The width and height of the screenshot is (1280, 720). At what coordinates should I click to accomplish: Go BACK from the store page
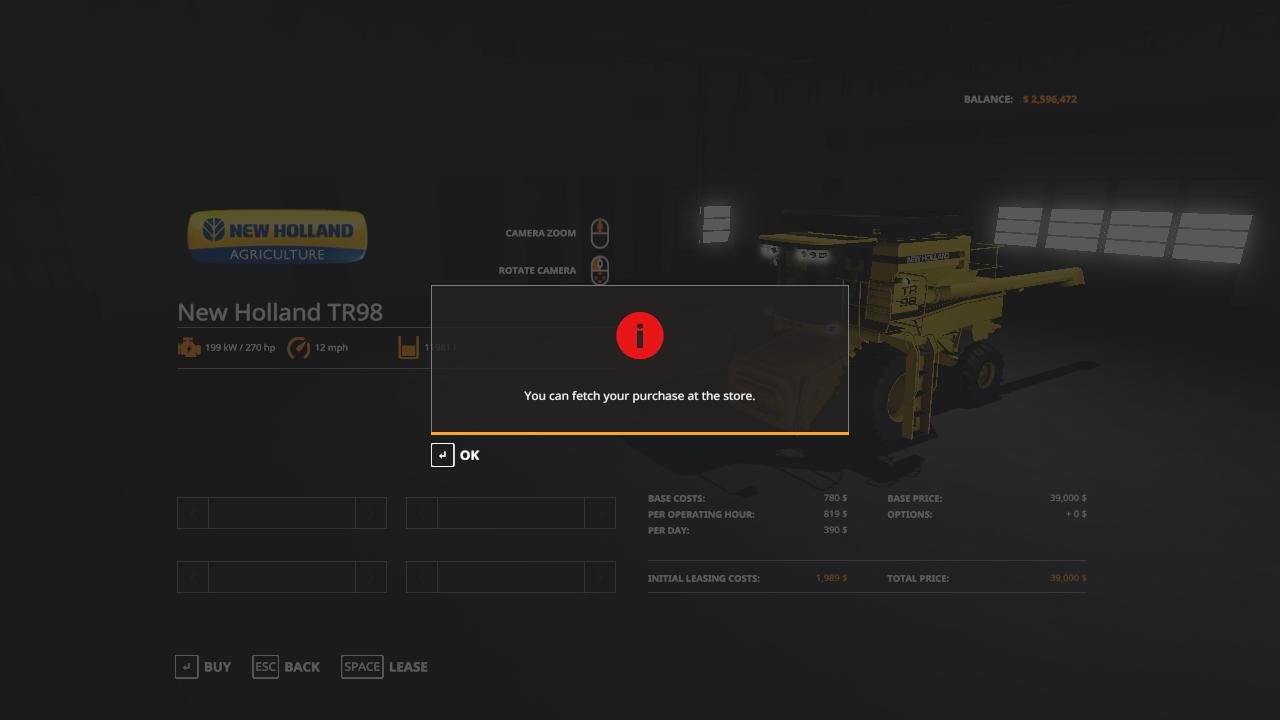coord(287,667)
